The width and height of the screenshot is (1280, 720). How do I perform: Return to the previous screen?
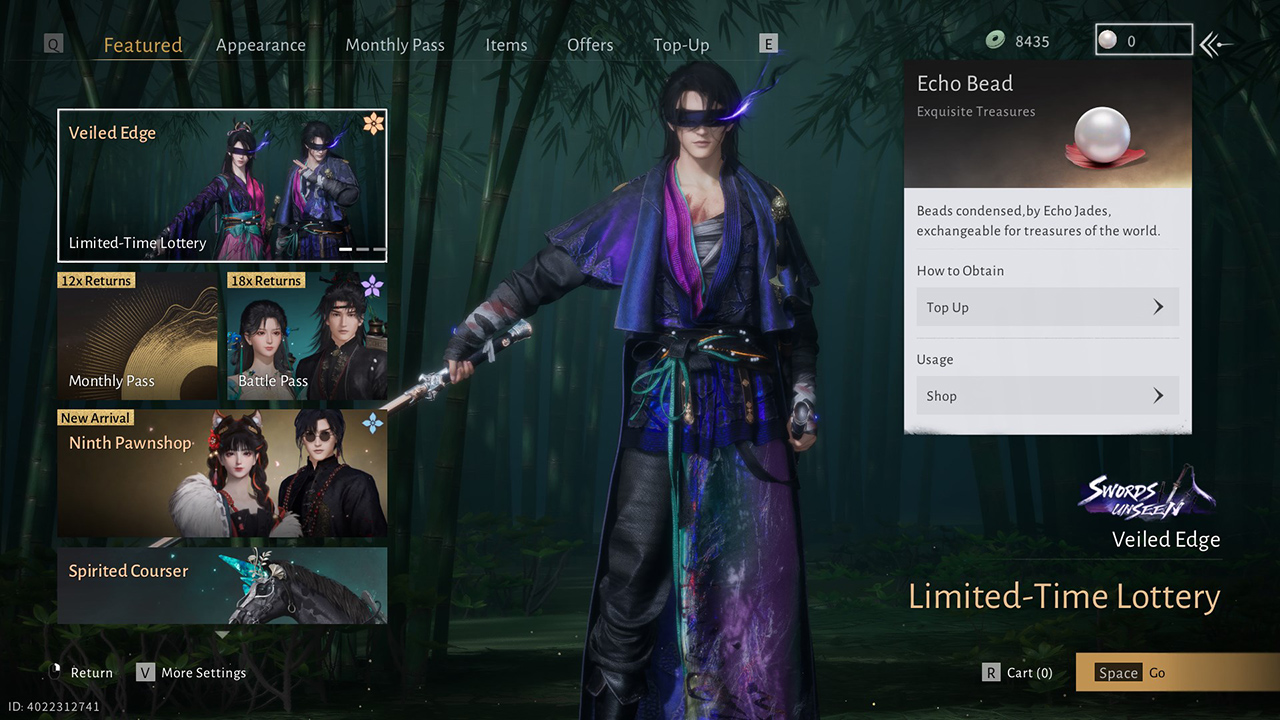(81, 673)
